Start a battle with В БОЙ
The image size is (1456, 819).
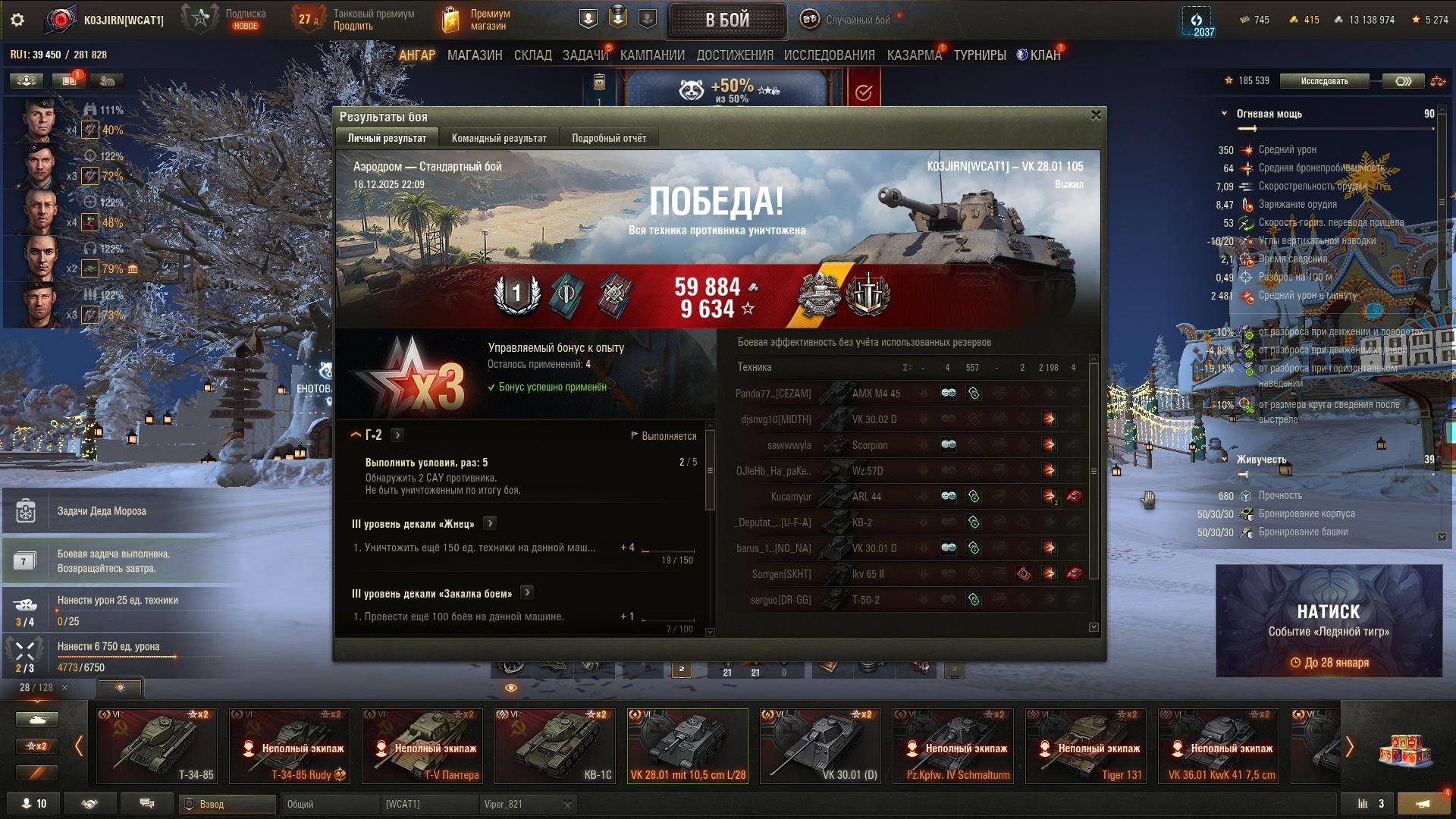click(726, 20)
